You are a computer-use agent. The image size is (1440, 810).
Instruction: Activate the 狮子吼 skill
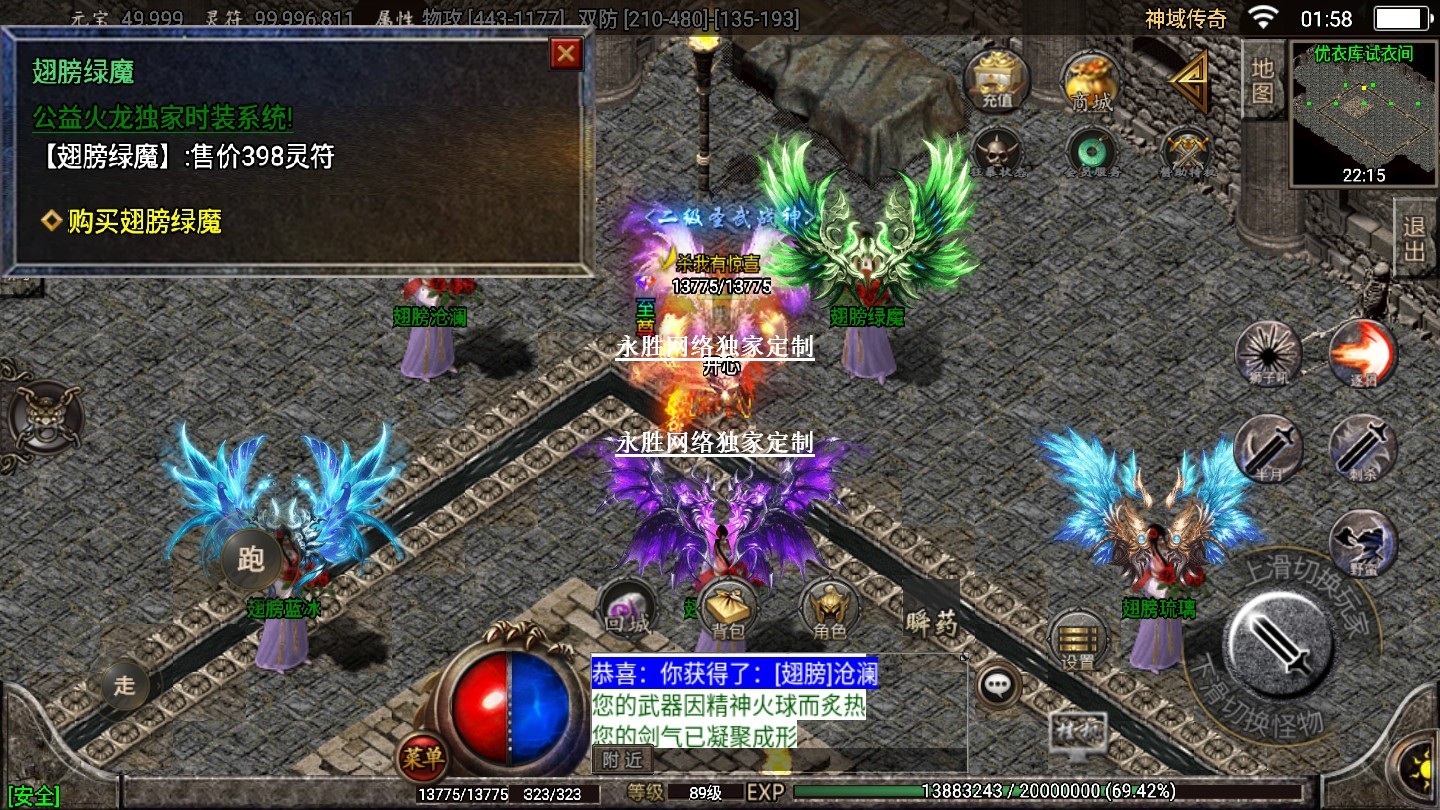click(1268, 354)
